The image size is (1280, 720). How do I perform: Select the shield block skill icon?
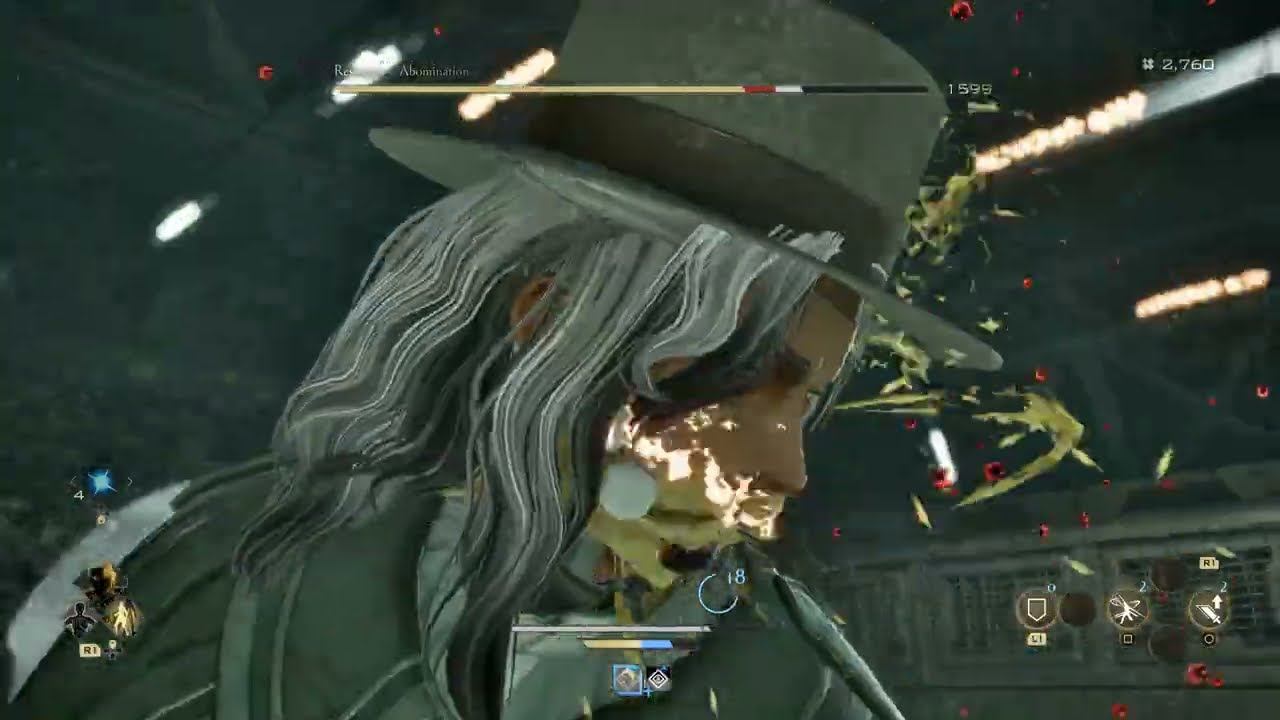point(1036,607)
